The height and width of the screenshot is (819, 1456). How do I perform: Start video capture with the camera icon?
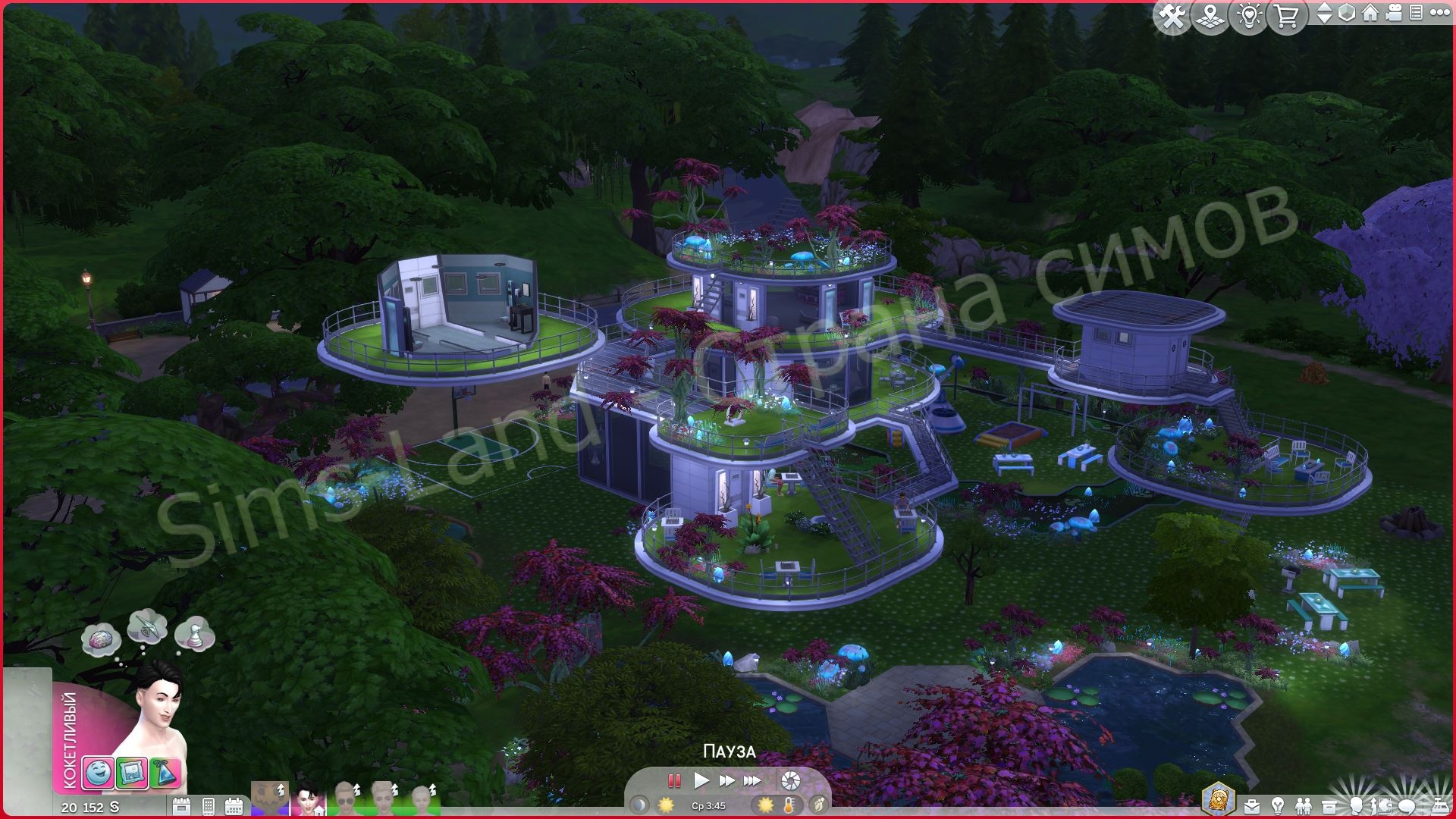click(x=1394, y=14)
